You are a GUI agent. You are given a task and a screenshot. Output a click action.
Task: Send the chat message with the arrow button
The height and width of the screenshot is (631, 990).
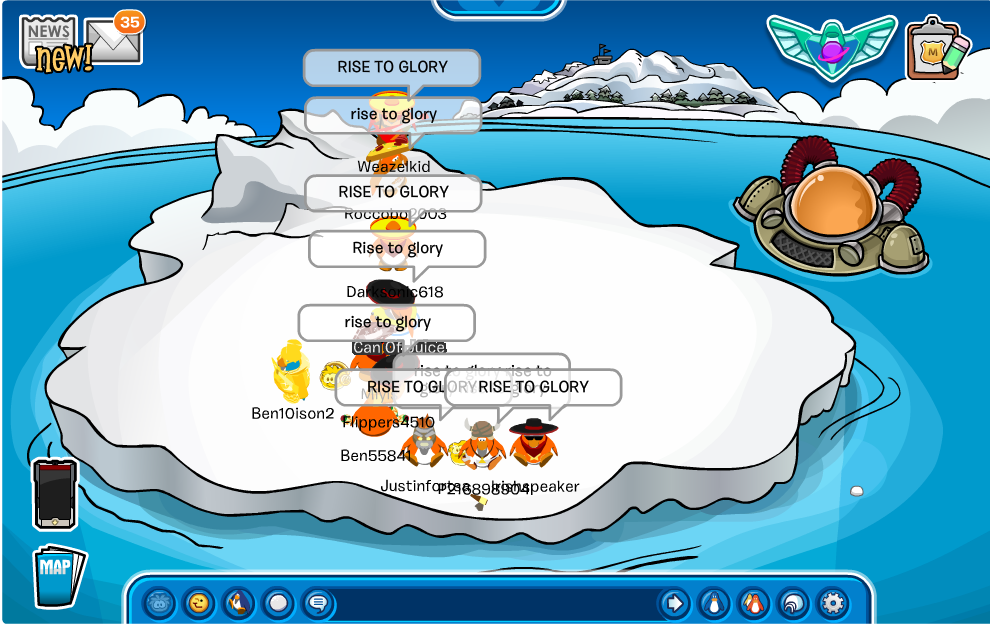coord(674,603)
